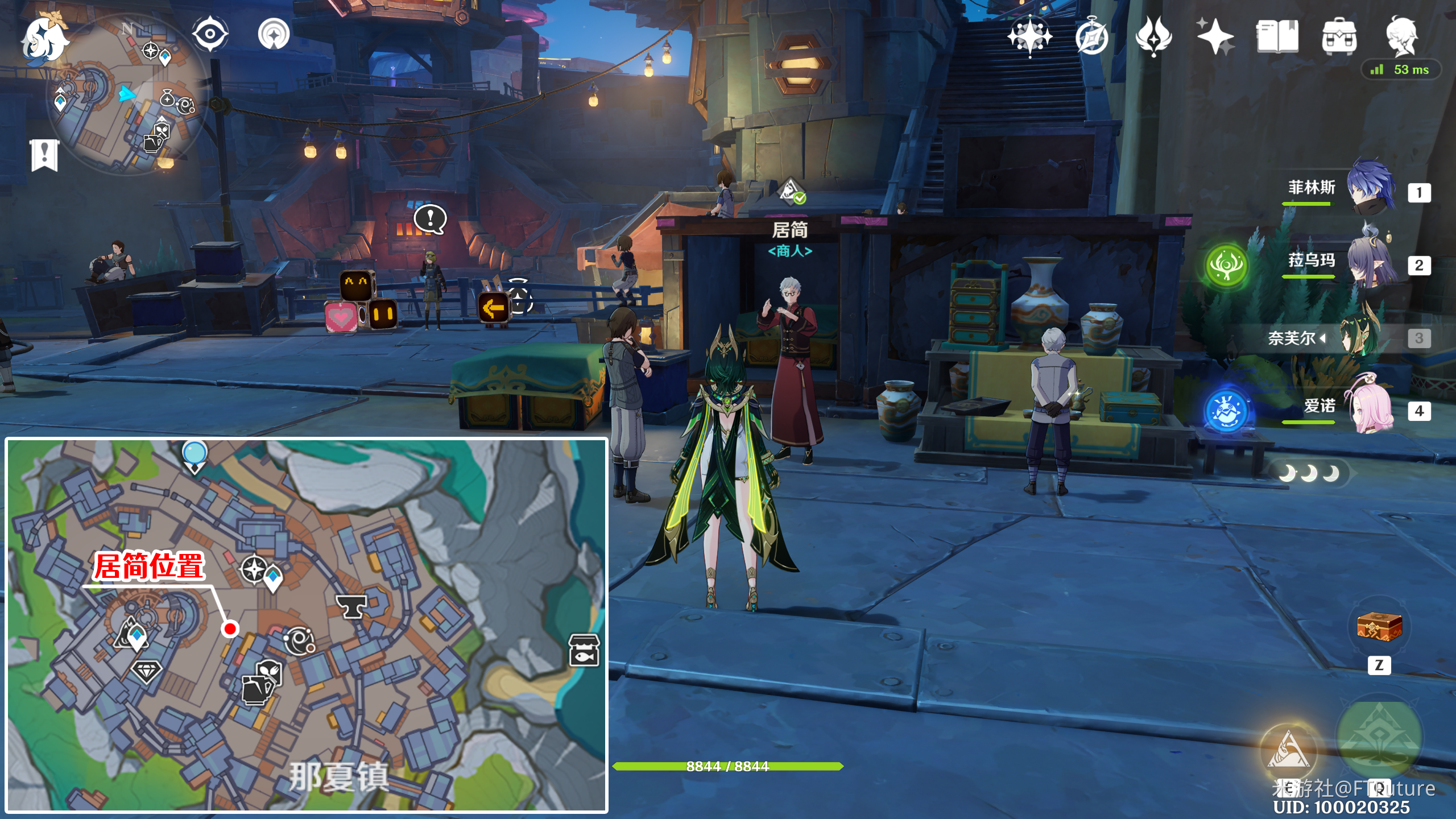Open the adventurer handbook book icon
The image size is (1456, 819).
(1277, 36)
